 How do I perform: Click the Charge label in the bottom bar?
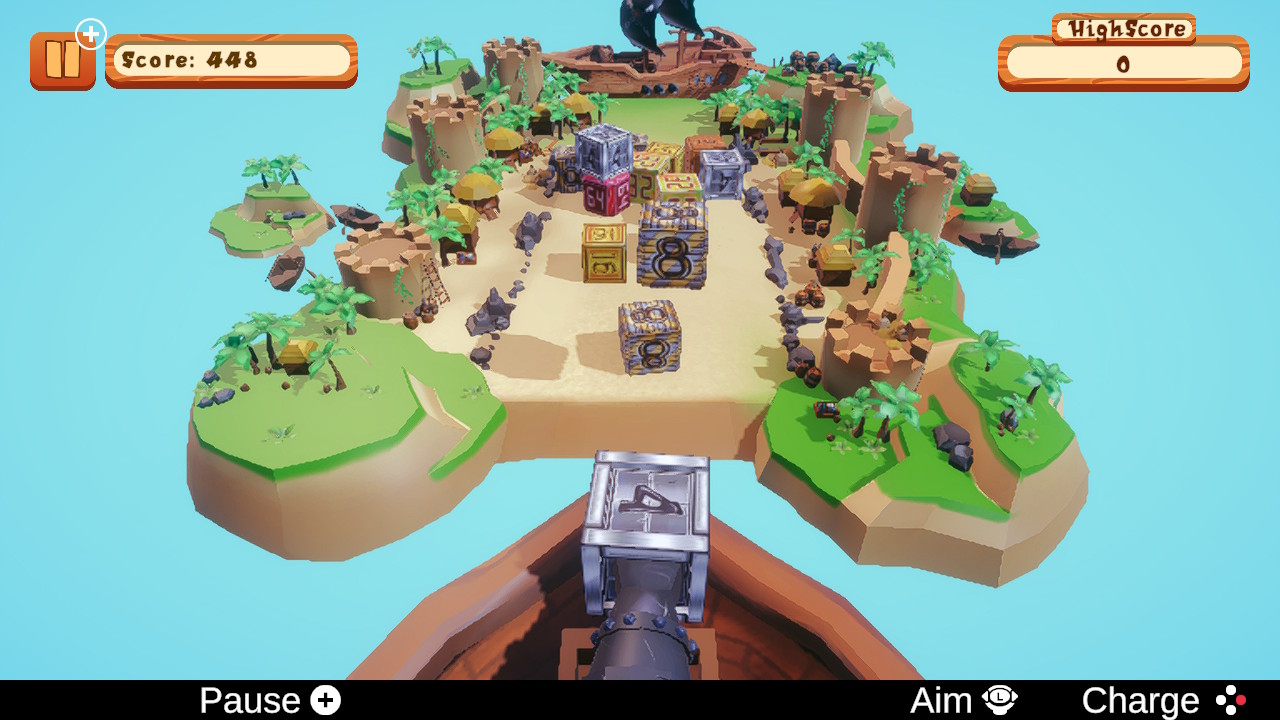1140,699
